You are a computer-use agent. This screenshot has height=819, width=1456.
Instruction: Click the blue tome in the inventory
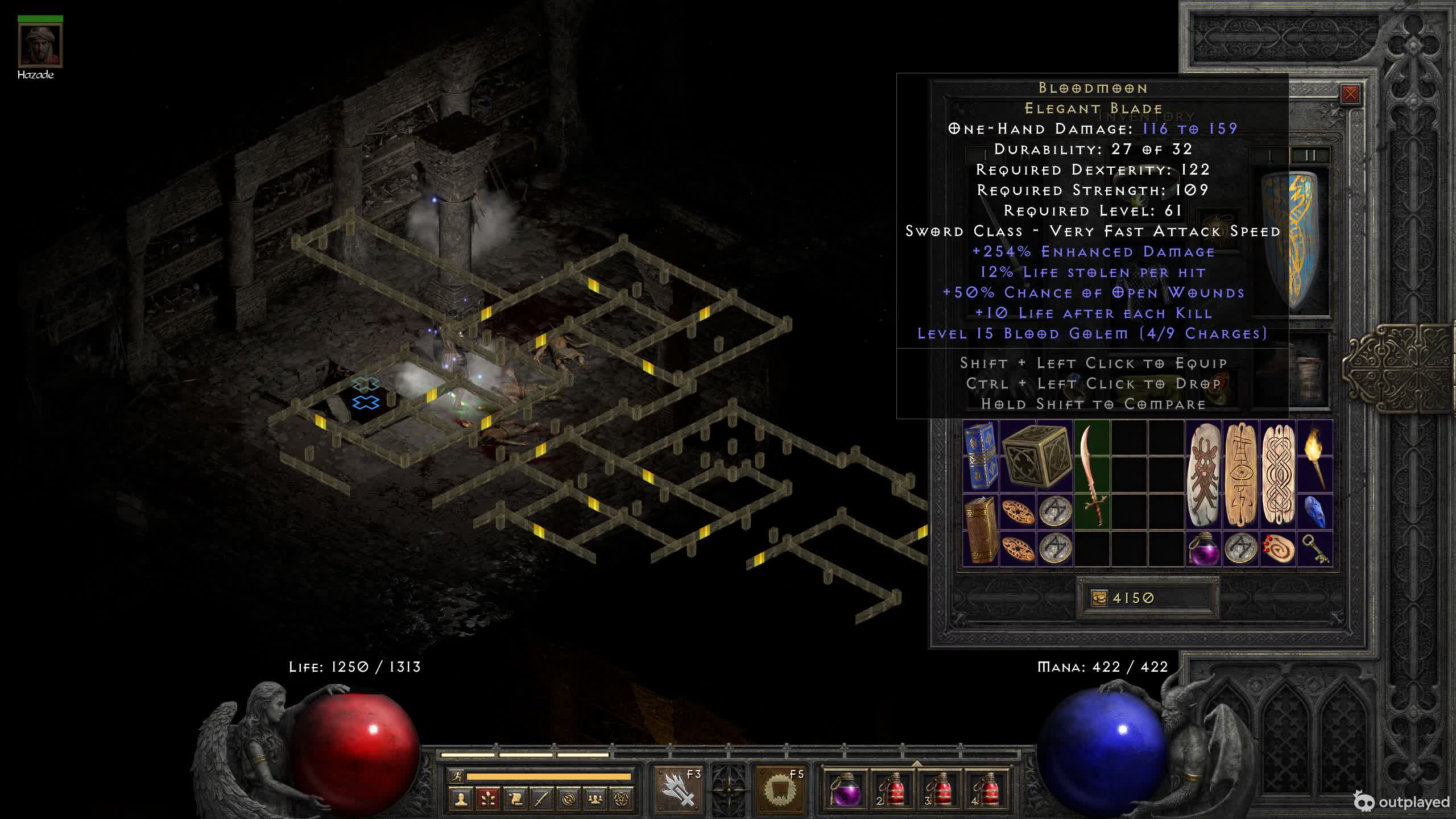pyautogui.click(x=981, y=456)
